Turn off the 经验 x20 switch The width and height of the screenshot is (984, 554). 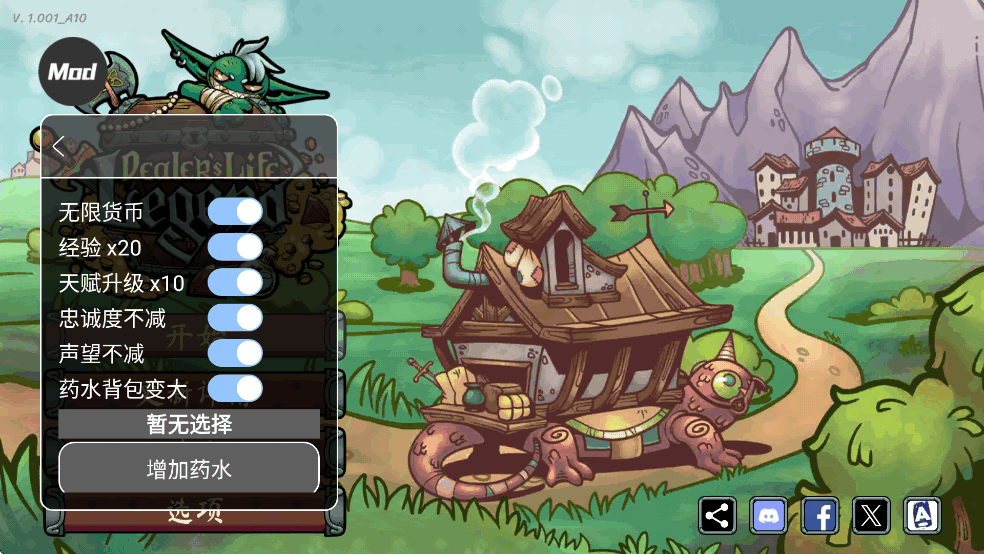pos(235,247)
